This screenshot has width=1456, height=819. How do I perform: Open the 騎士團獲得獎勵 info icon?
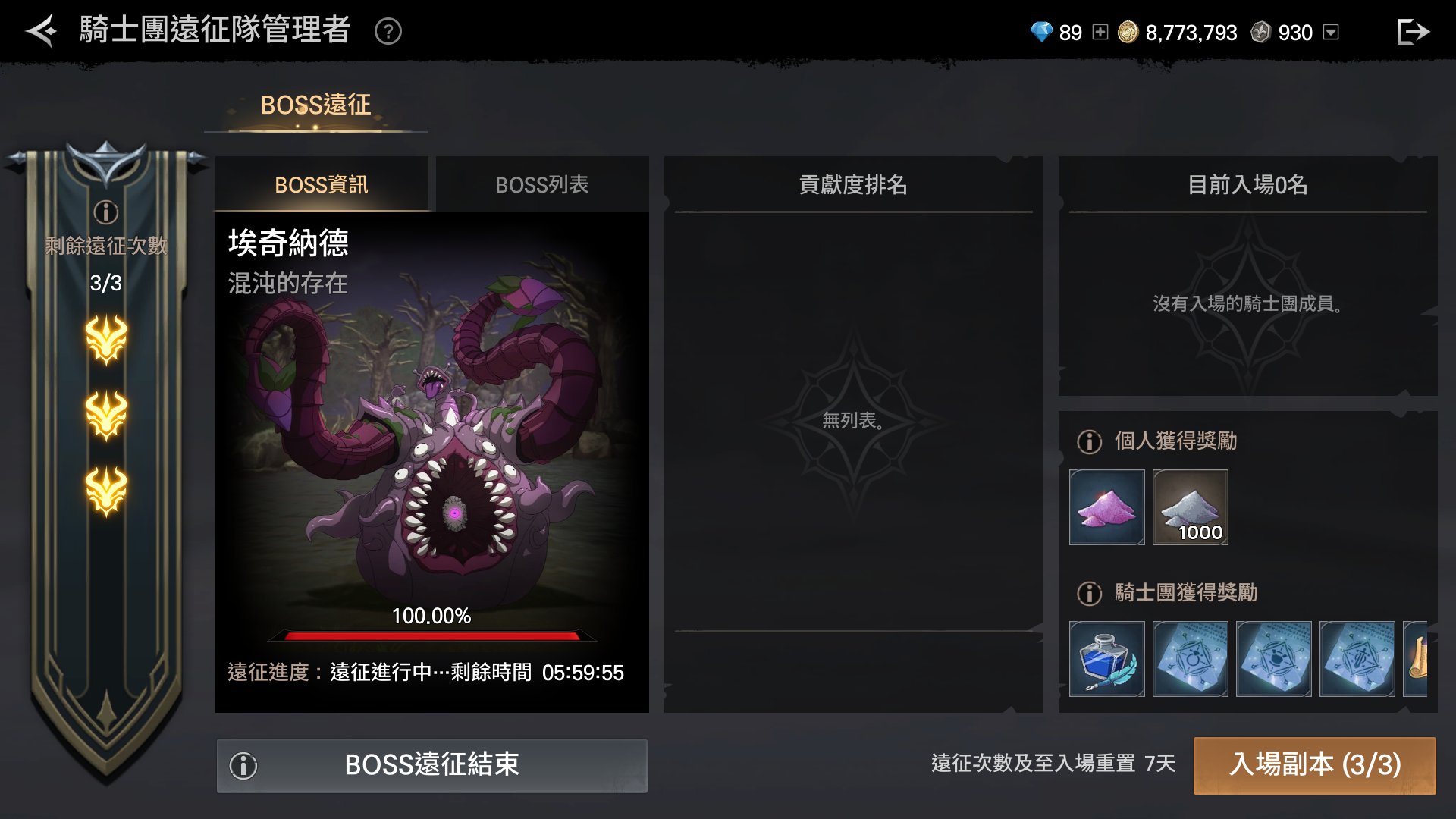point(1090,593)
